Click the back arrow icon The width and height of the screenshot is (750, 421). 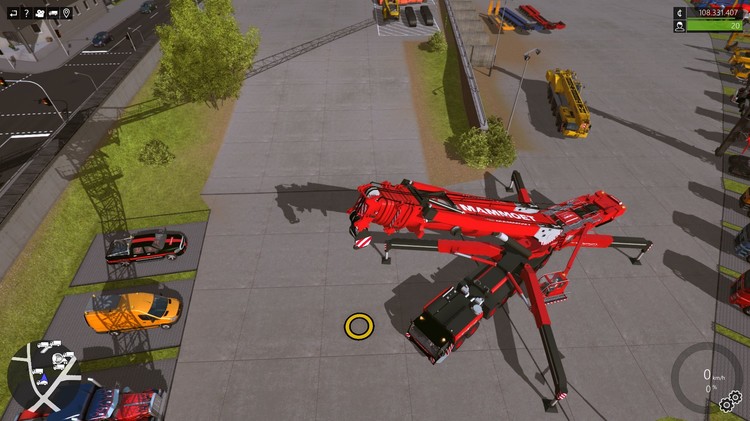[11, 13]
